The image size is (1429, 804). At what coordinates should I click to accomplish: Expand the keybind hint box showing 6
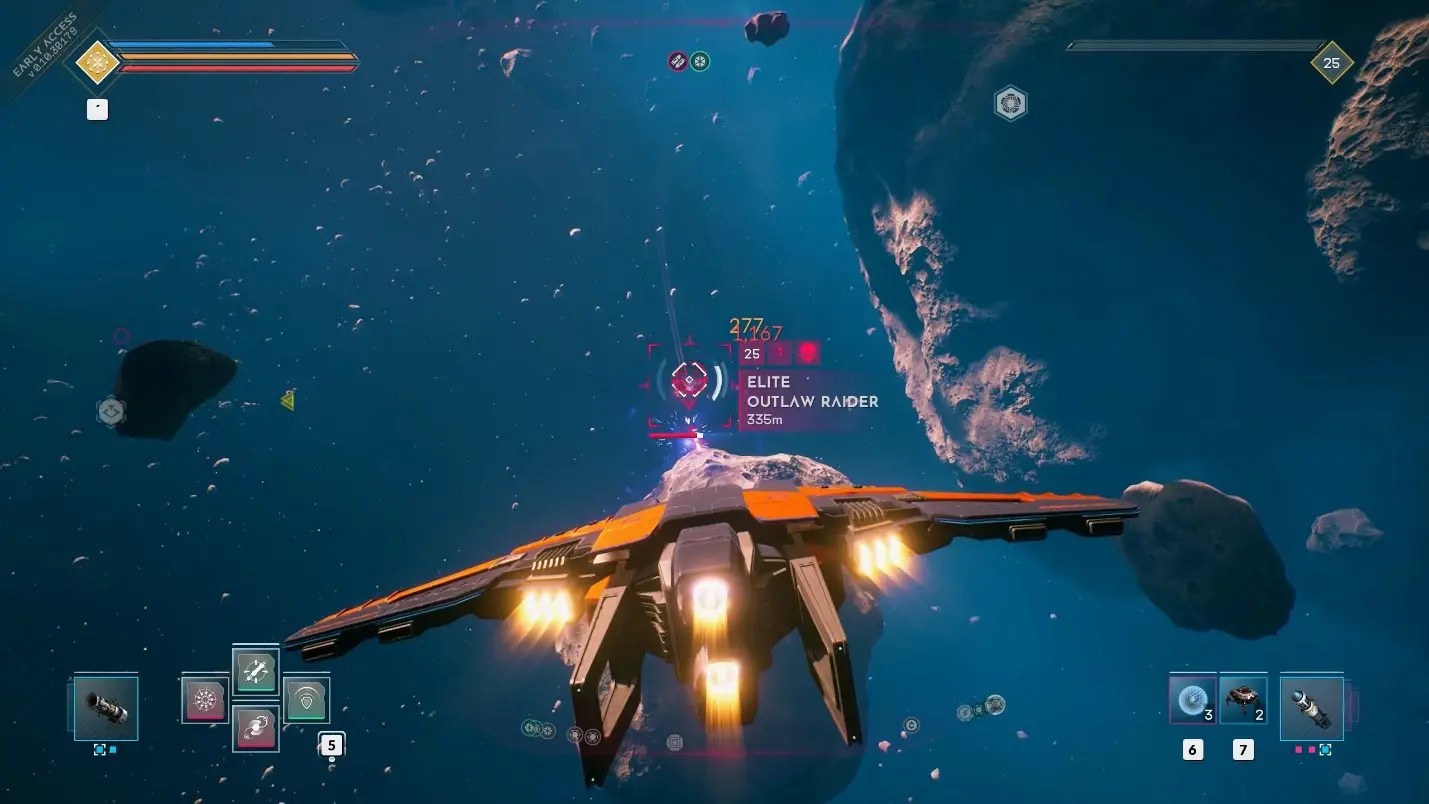pyautogui.click(x=1192, y=749)
